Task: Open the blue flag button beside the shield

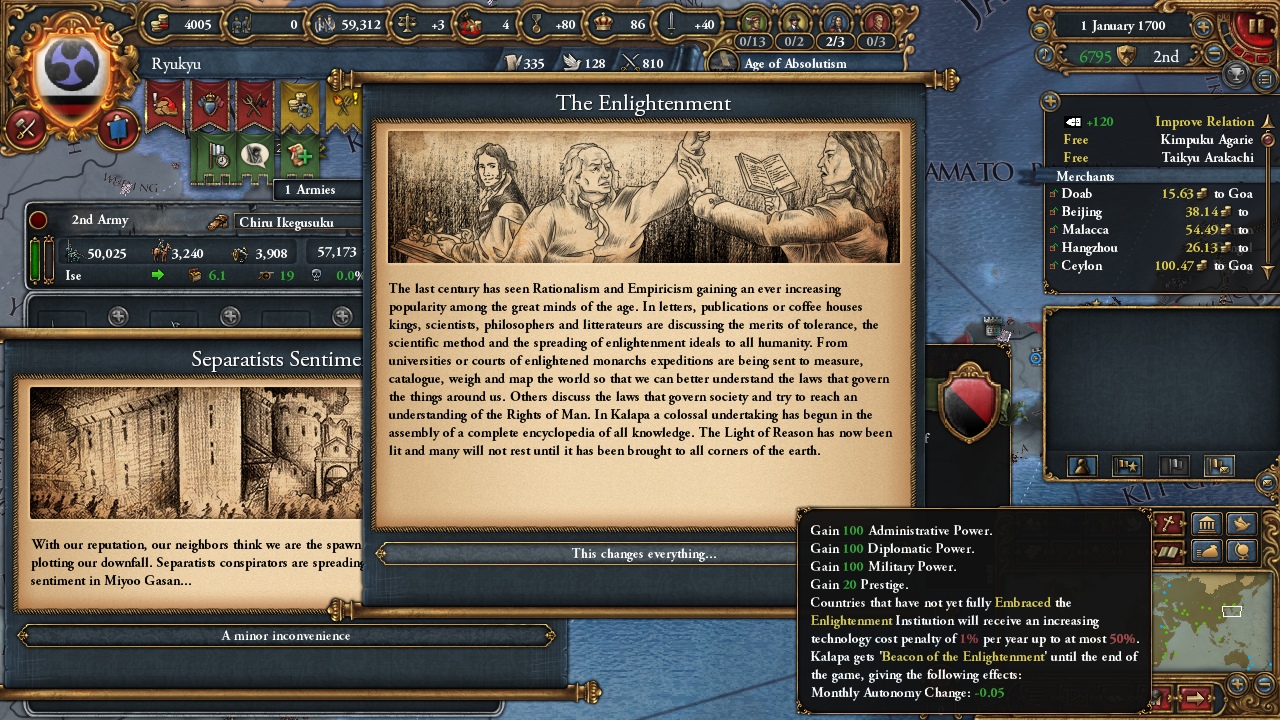Action: [x=116, y=128]
